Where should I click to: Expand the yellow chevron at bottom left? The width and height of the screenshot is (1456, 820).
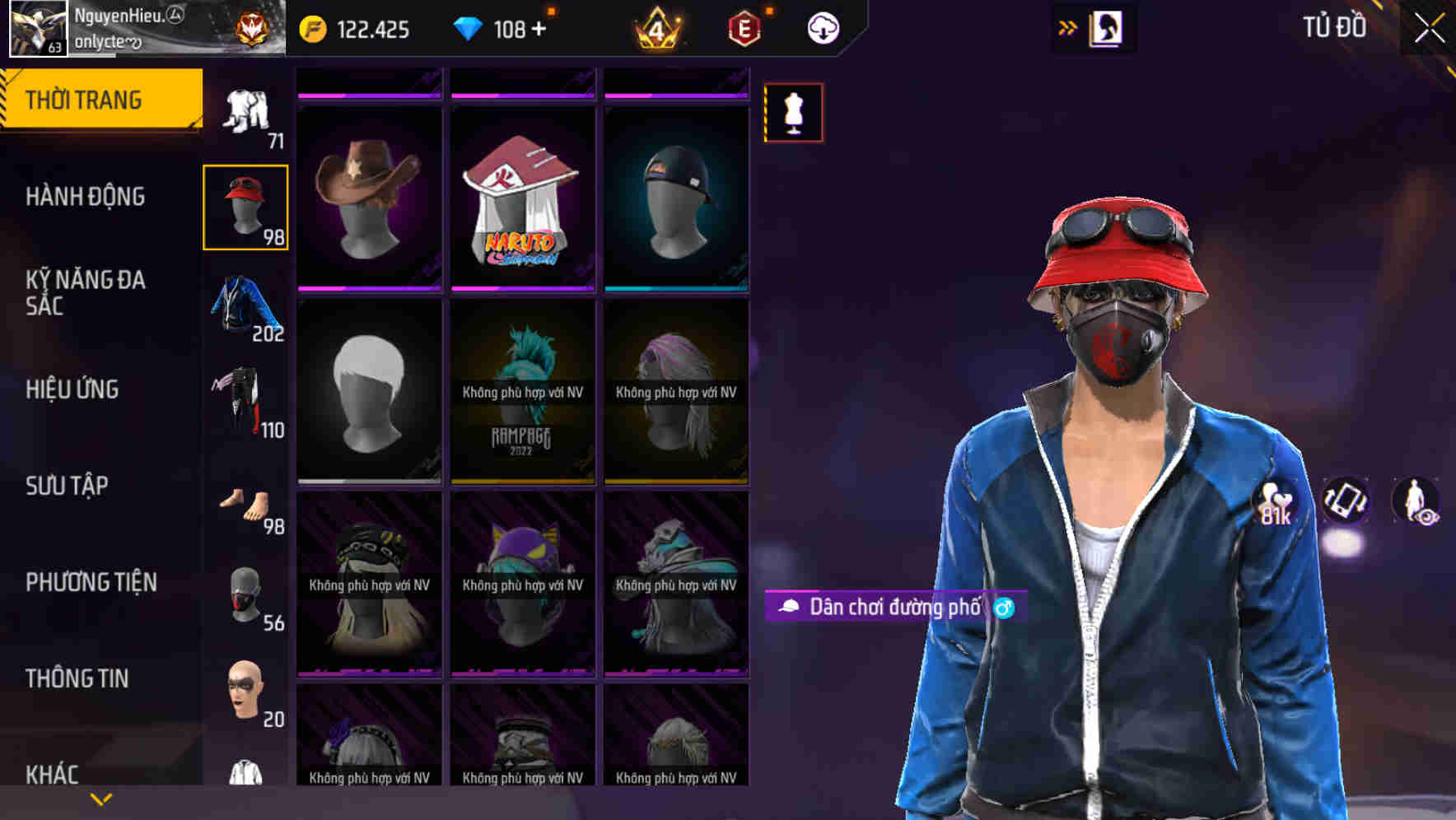coord(99,797)
